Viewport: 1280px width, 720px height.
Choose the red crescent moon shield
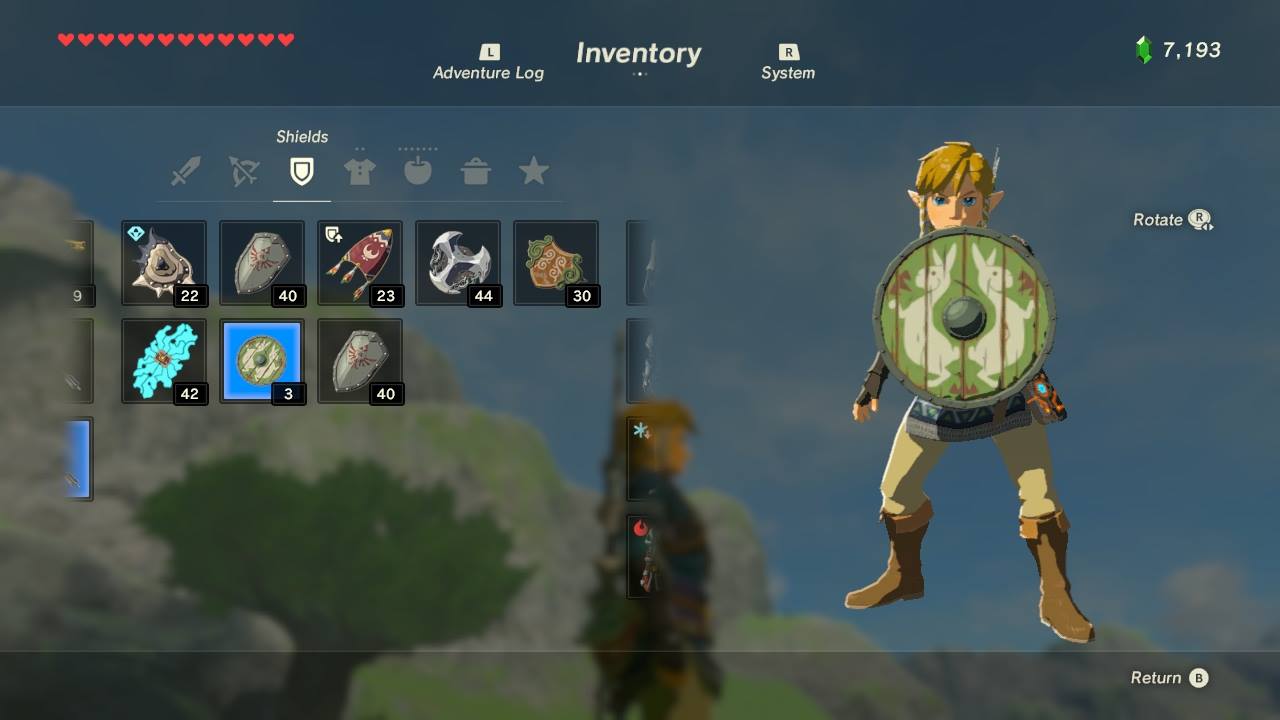pyautogui.click(x=360, y=263)
